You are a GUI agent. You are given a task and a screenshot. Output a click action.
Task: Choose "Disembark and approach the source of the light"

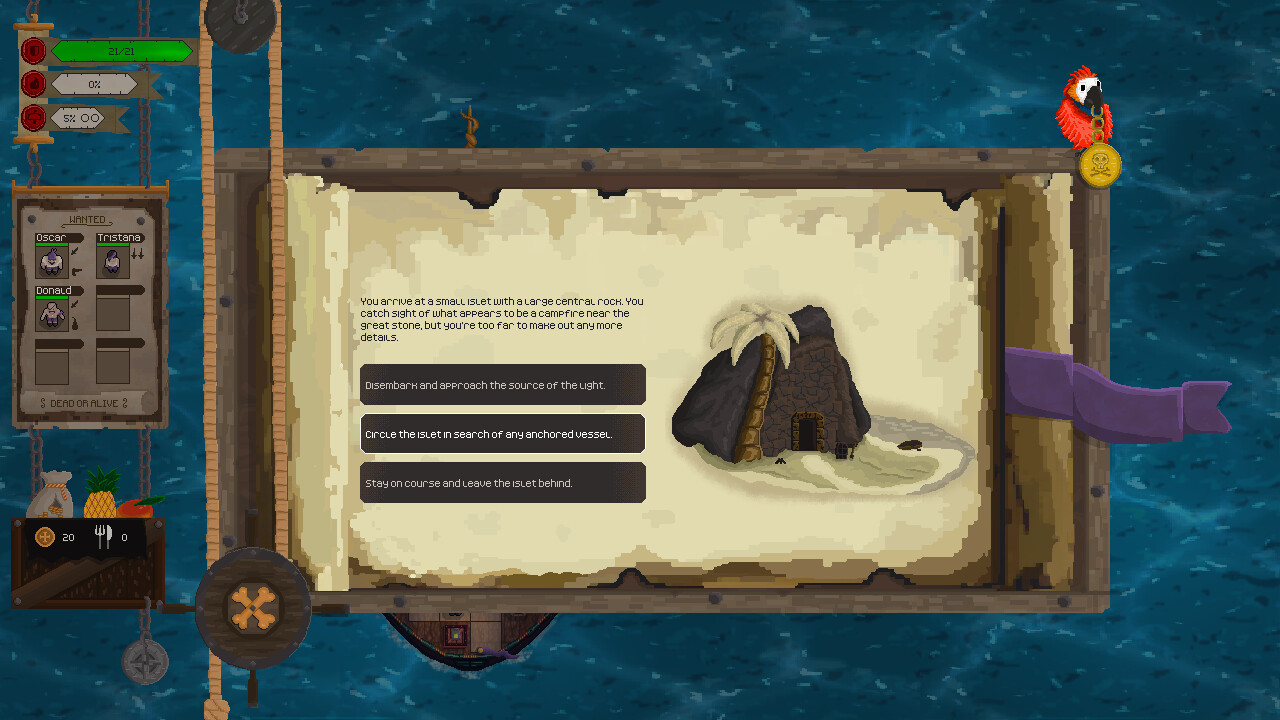(502, 384)
